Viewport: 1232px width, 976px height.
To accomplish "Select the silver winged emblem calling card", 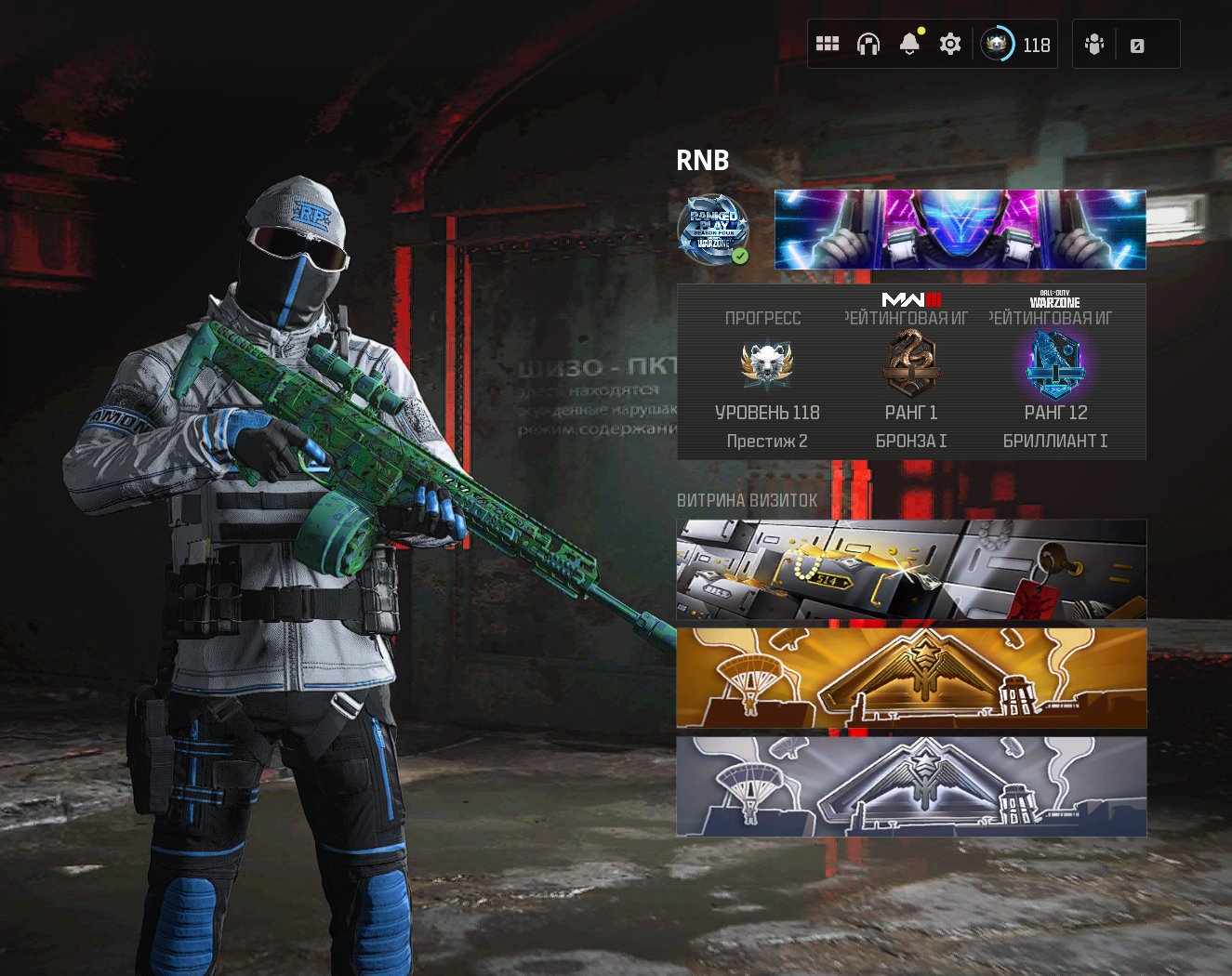I will click(911, 786).
